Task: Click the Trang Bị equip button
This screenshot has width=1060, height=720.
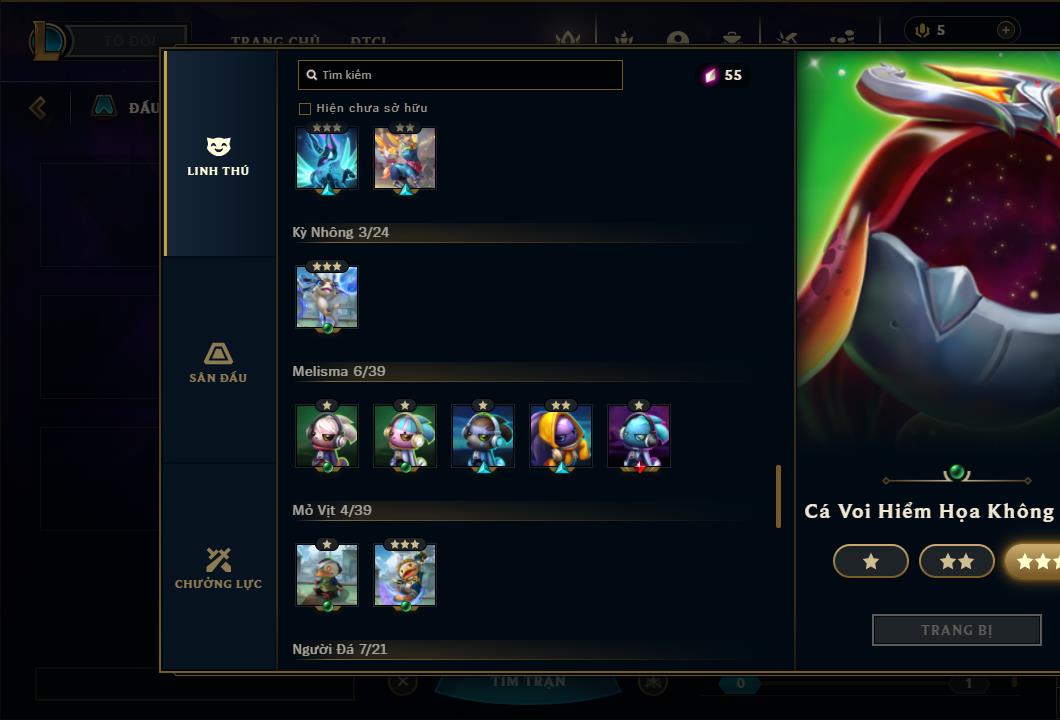Action: (x=957, y=630)
